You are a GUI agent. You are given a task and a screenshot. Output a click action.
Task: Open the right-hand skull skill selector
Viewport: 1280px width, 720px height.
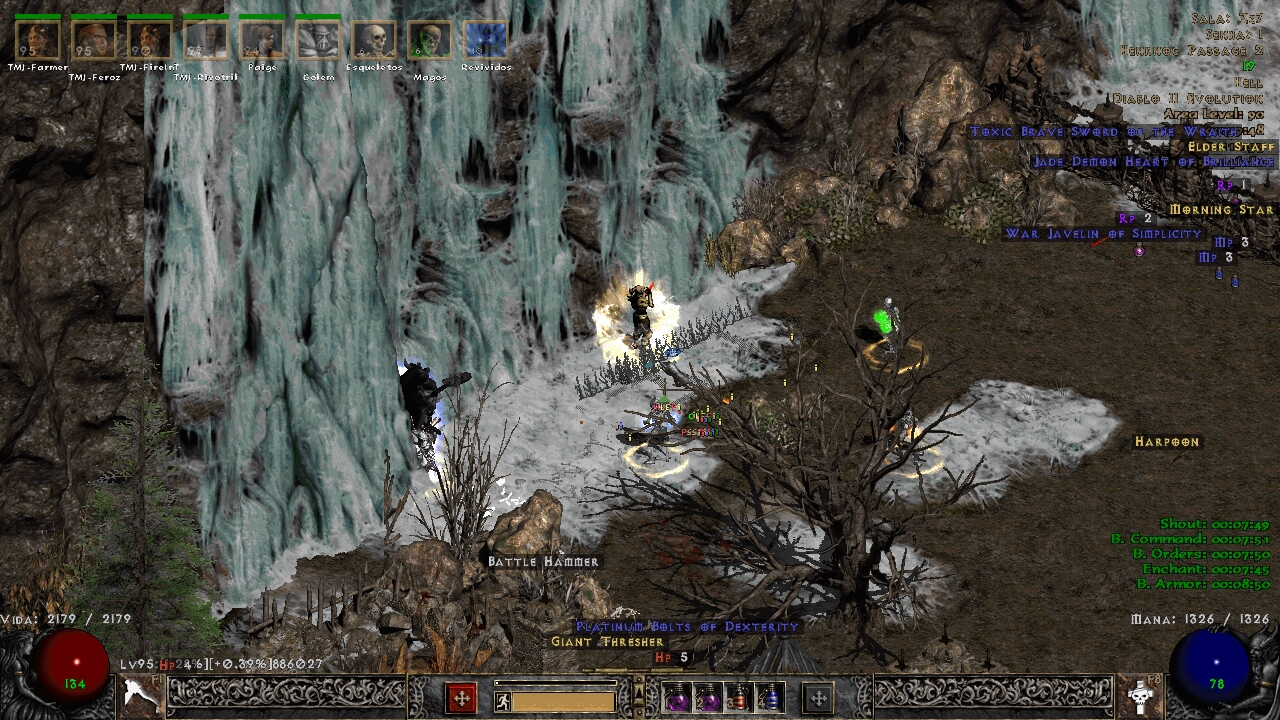(x=1138, y=694)
